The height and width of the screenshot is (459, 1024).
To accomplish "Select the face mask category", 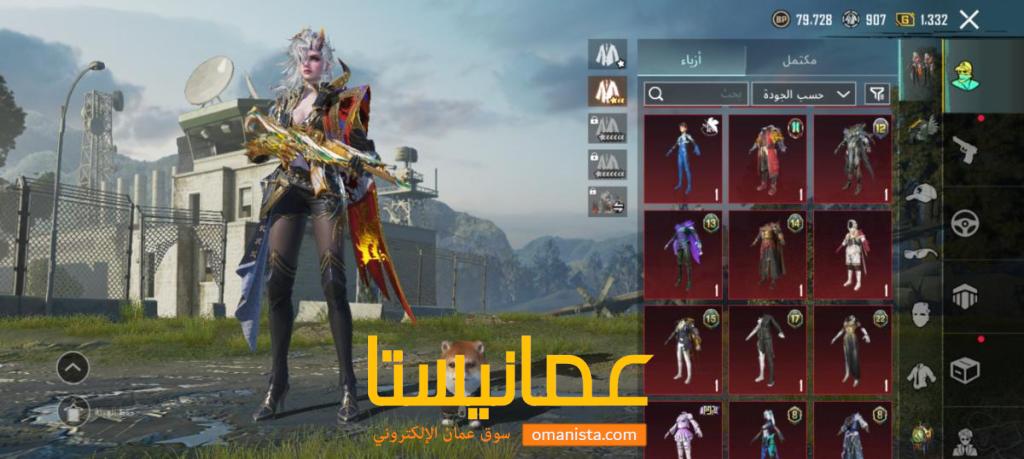I will (x=920, y=315).
